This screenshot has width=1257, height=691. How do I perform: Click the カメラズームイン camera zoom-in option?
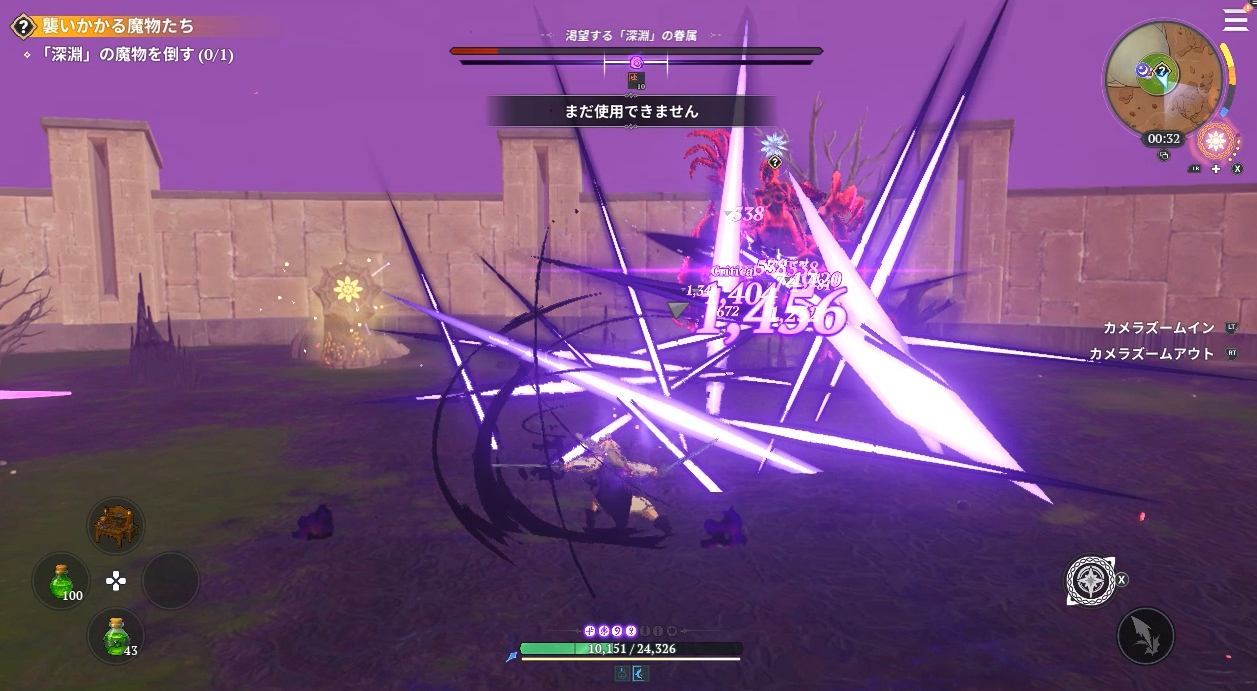[x=1159, y=328]
